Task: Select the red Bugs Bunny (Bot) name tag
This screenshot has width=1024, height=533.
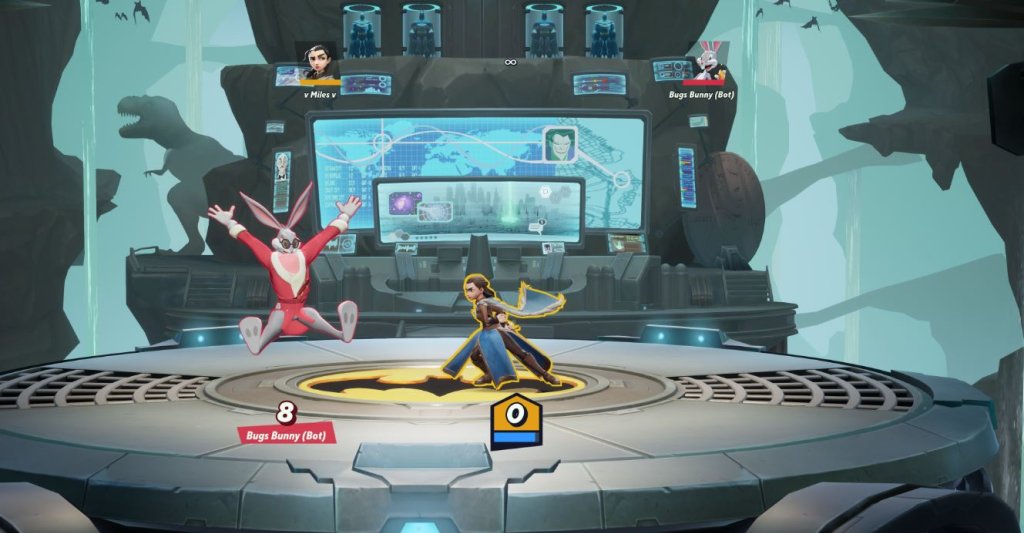Action: click(x=286, y=433)
